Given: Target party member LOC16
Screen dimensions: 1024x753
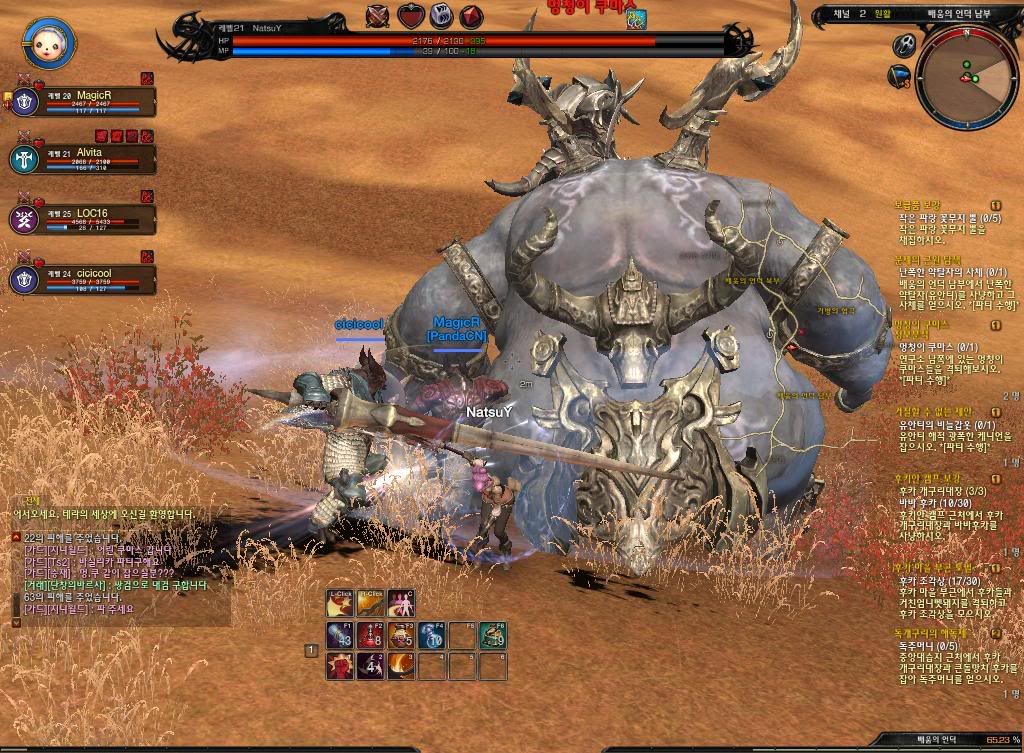Looking at the screenshot, I should click(84, 218).
